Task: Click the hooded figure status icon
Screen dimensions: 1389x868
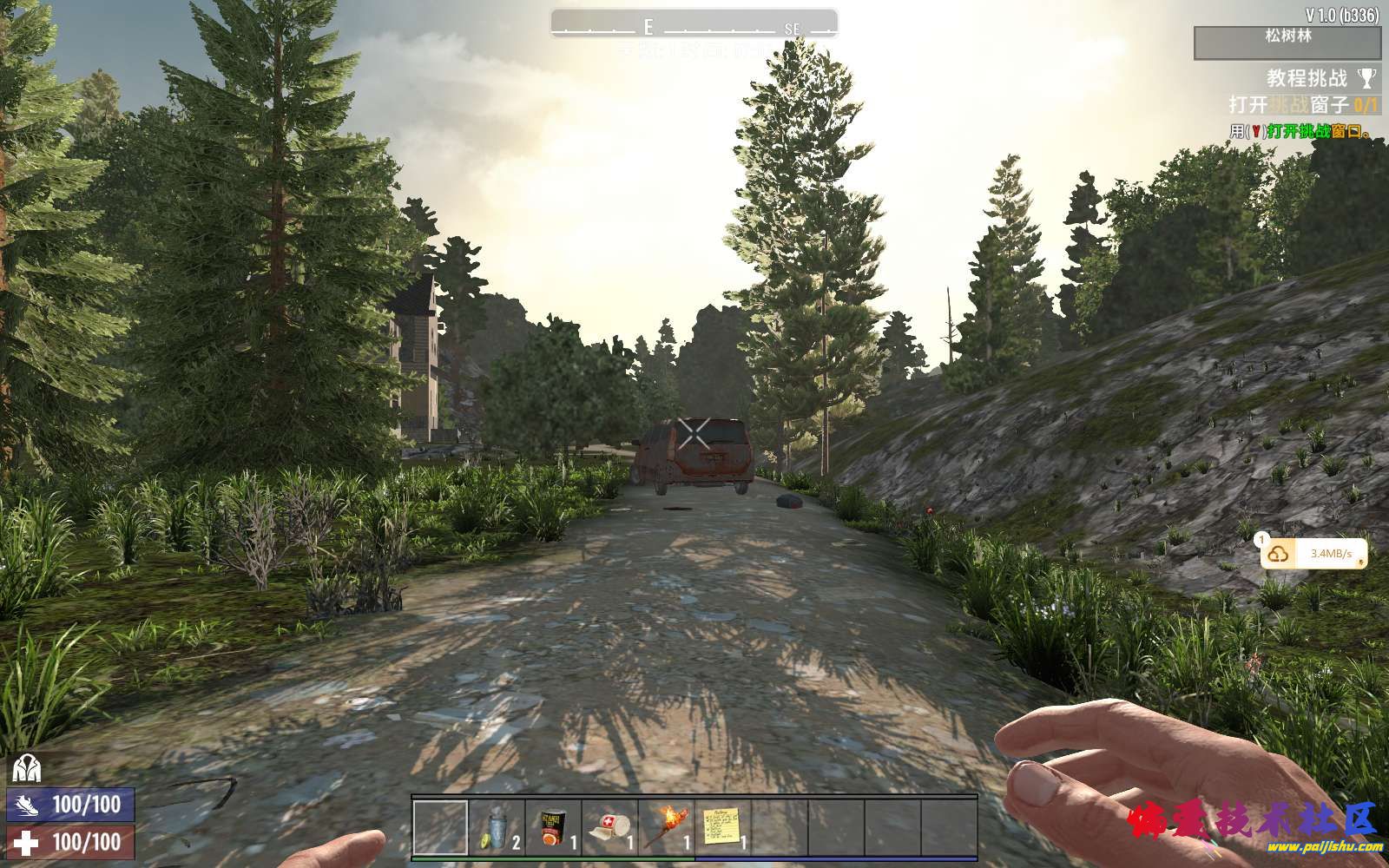Action: point(26,768)
